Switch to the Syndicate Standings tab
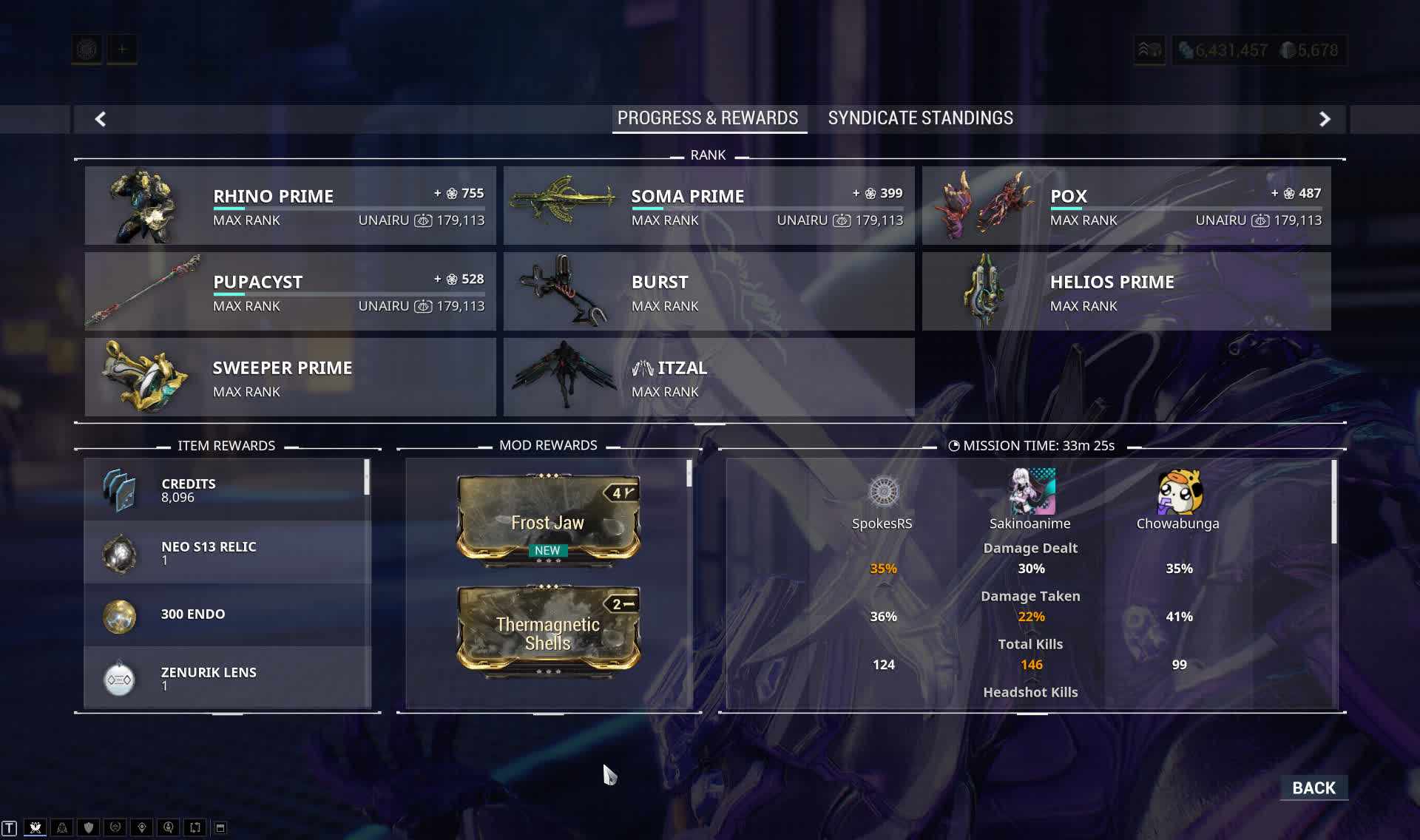Viewport: 1420px width, 840px height. click(920, 118)
